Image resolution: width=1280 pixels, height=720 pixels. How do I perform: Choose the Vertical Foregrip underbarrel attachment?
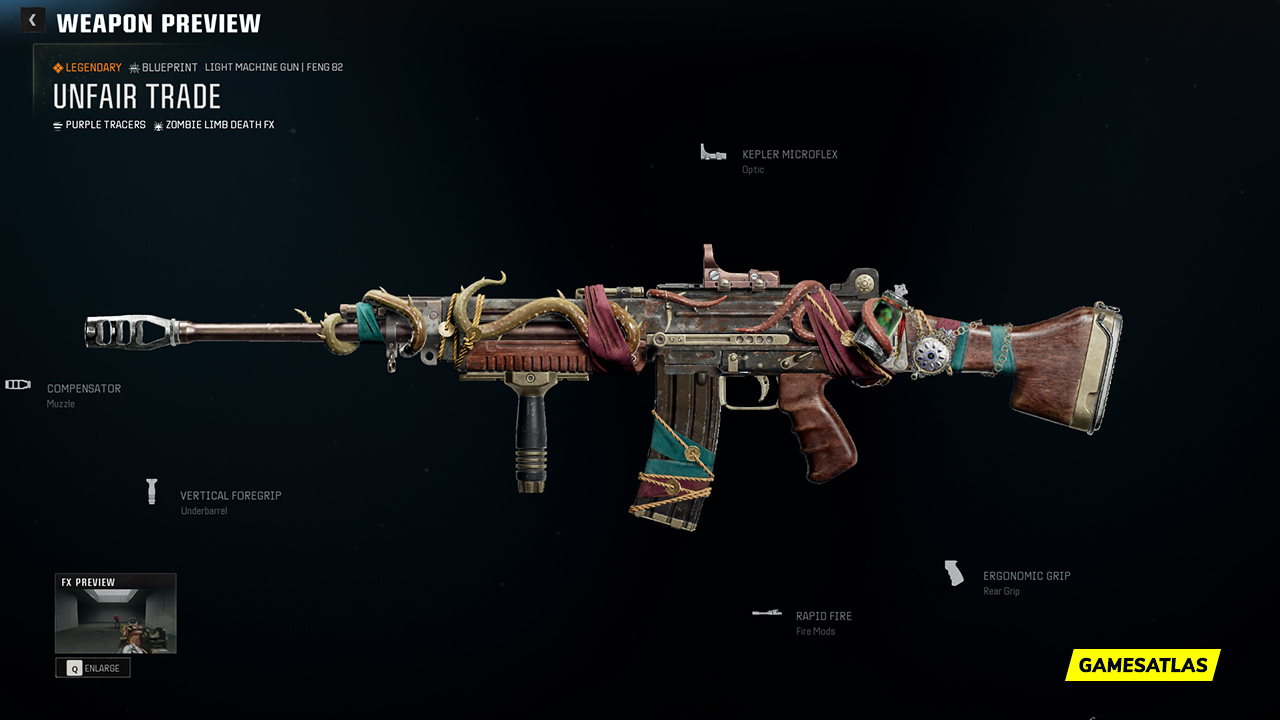(230, 496)
